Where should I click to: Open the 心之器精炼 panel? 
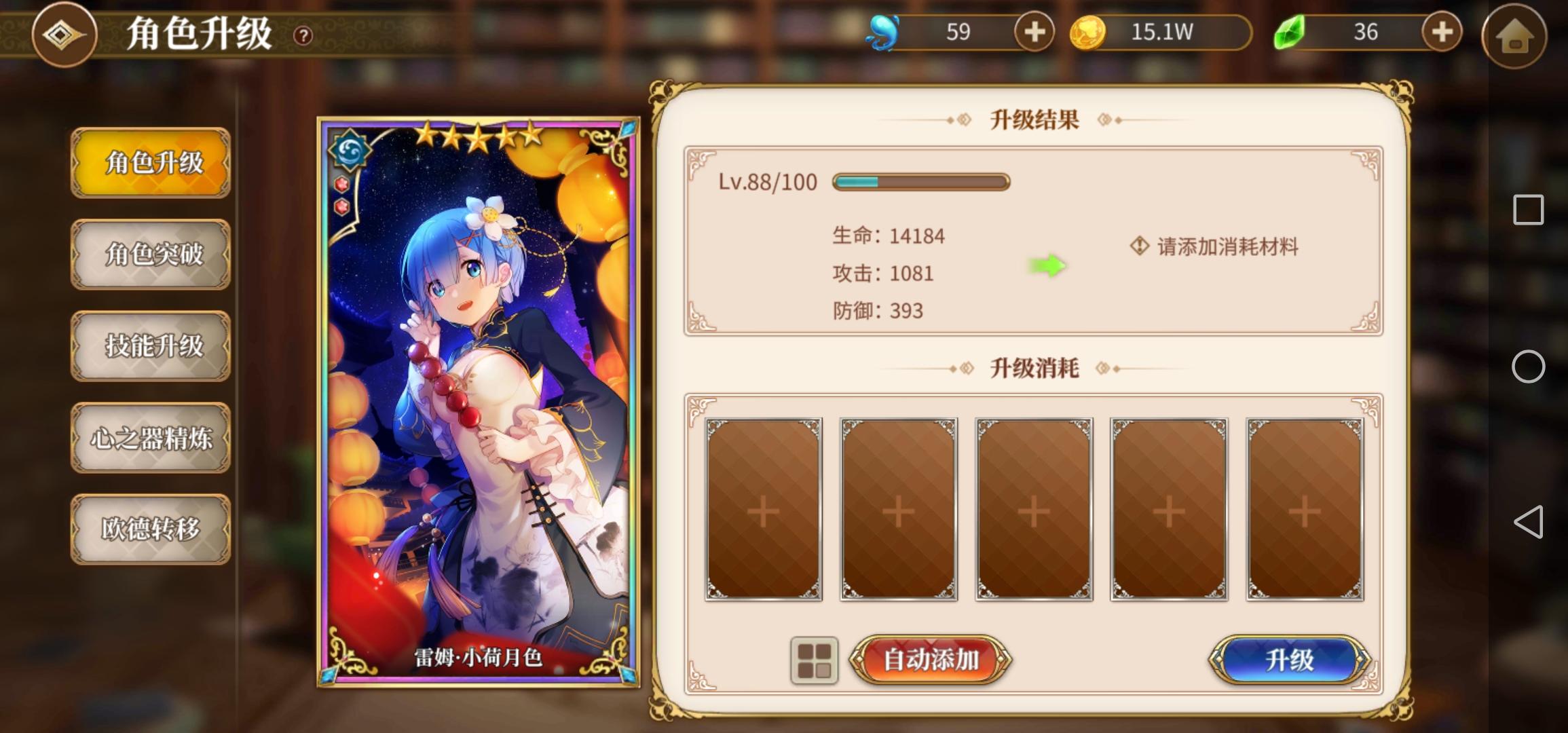pos(151,438)
